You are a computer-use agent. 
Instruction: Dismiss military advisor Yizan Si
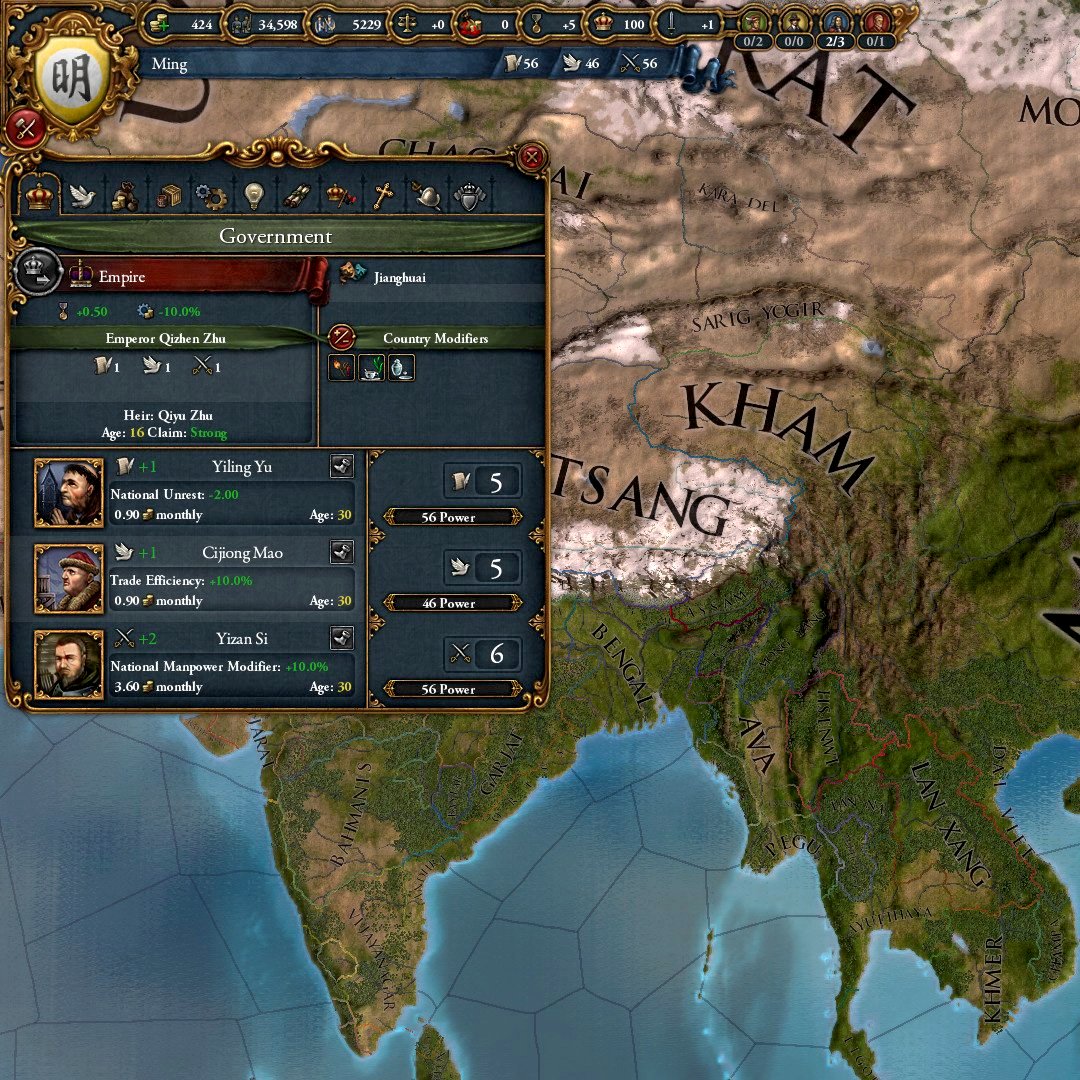[x=342, y=638]
